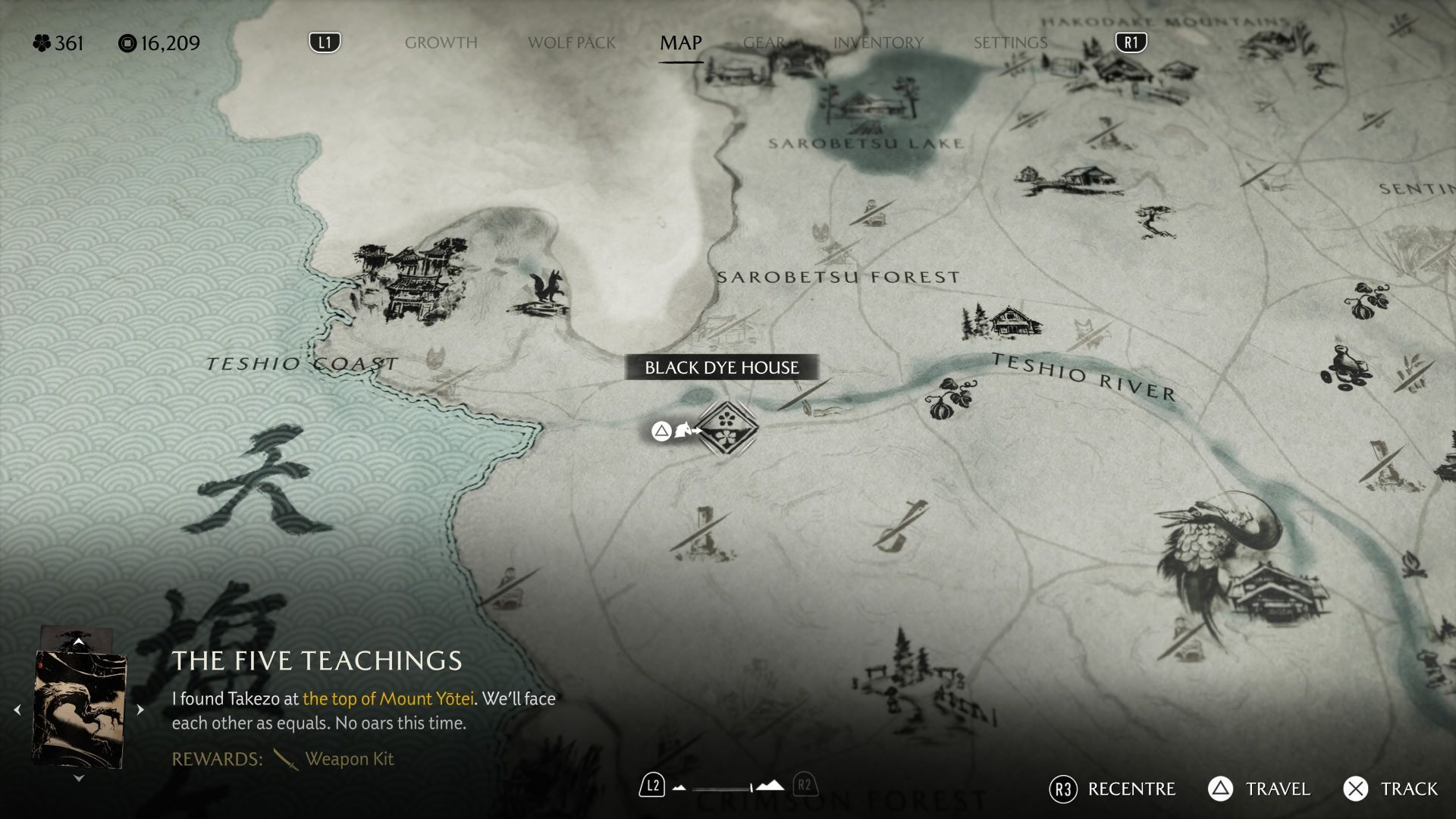Select the Black Dye House map marker
This screenshot has height=819, width=1456.
coord(726,429)
